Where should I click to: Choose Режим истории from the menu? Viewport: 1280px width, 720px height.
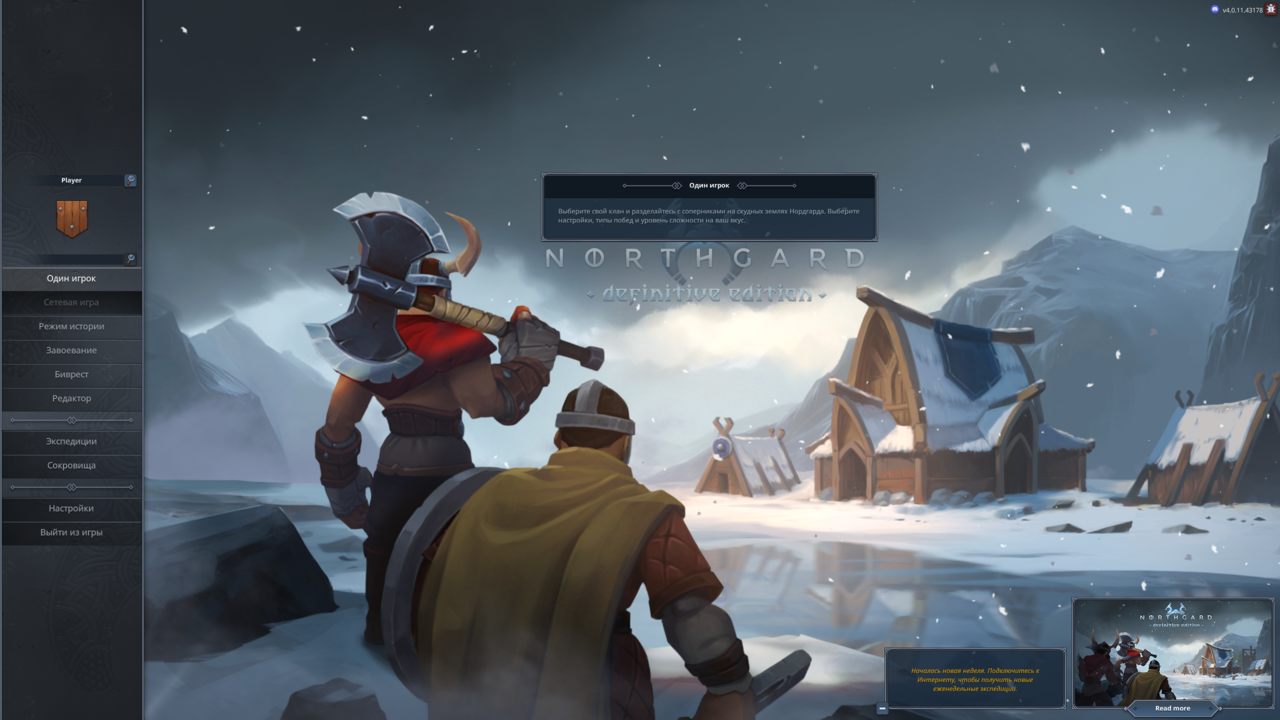pyautogui.click(x=71, y=326)
